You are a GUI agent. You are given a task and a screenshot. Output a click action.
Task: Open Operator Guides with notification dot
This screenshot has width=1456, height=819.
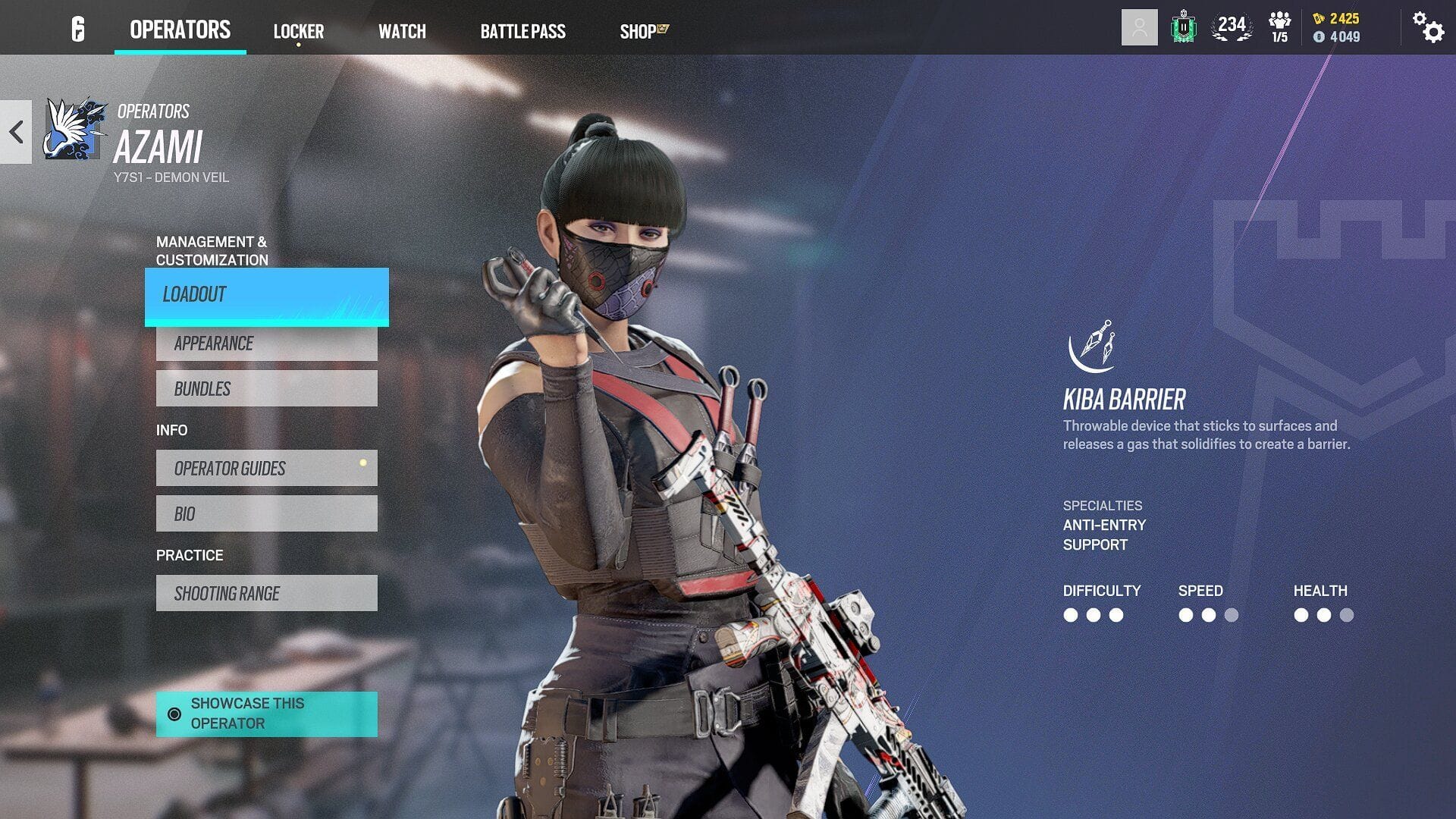265,468
